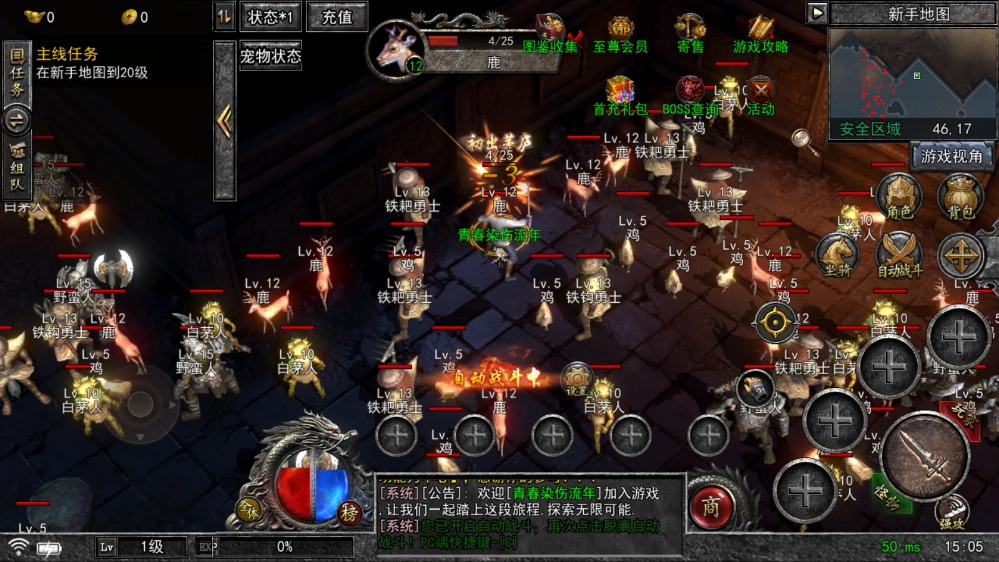Toggle the 游戏视角 camera view button
Viewport: 999px width, 562px height.
951,156
